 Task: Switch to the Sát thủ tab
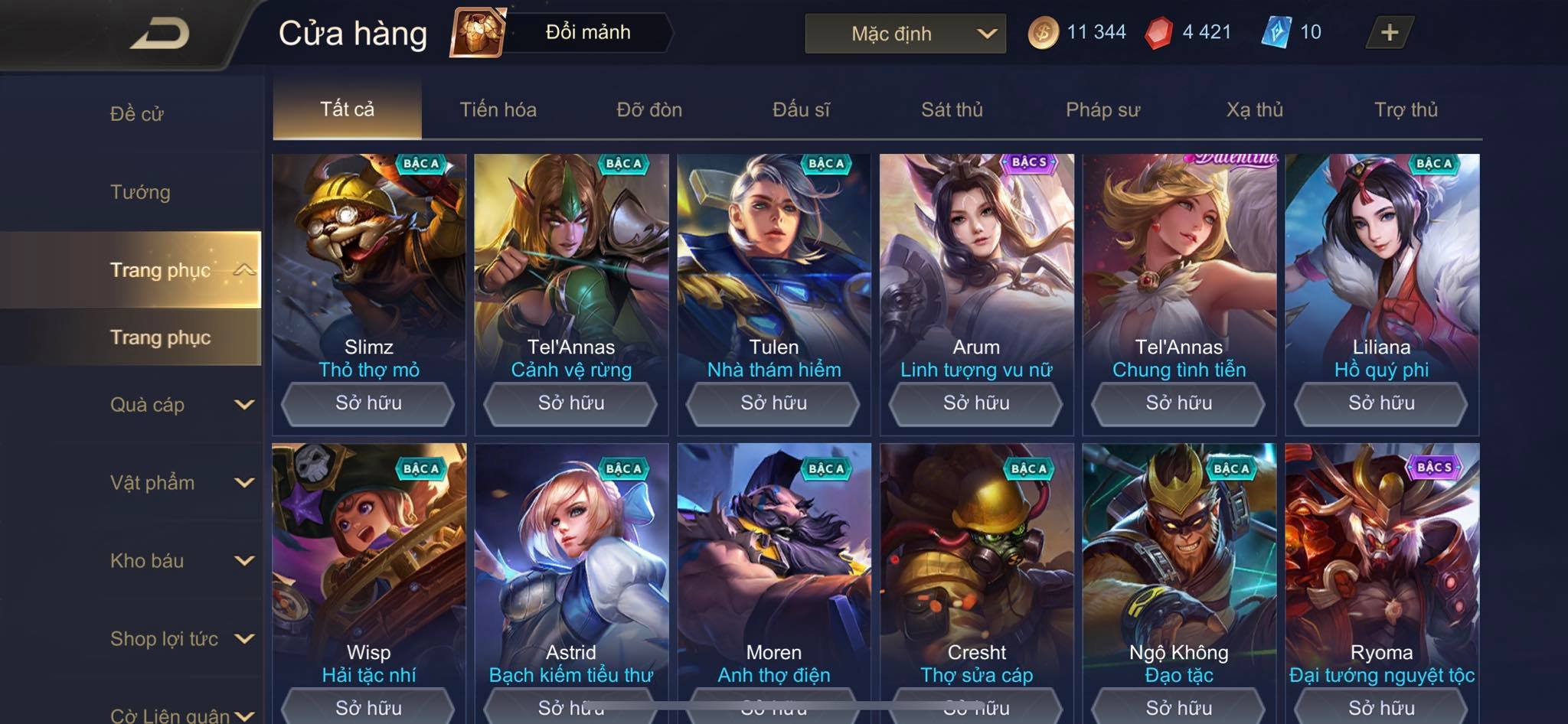[x=952, y=109]
